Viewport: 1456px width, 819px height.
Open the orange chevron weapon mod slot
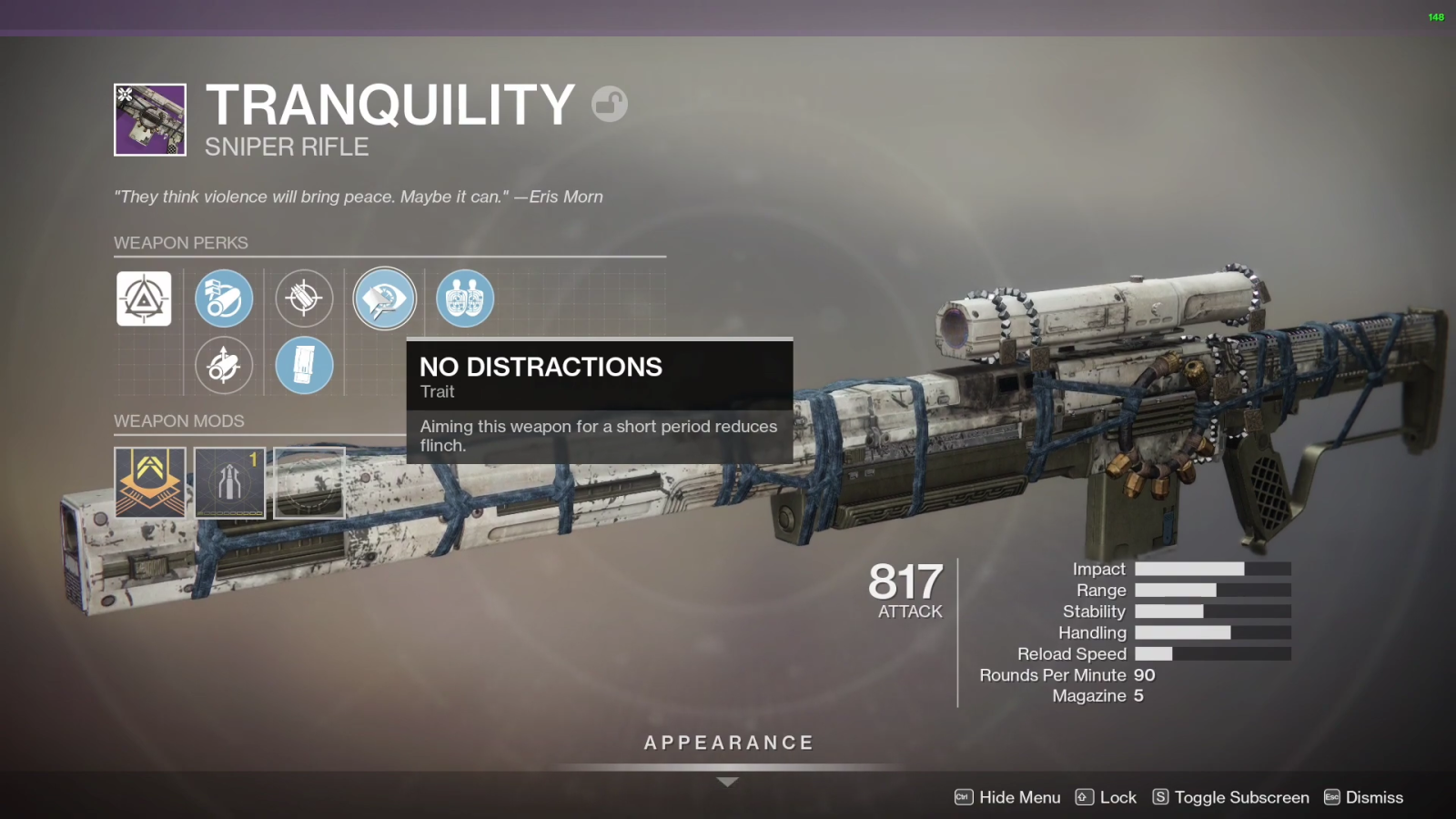click(150, 482)
